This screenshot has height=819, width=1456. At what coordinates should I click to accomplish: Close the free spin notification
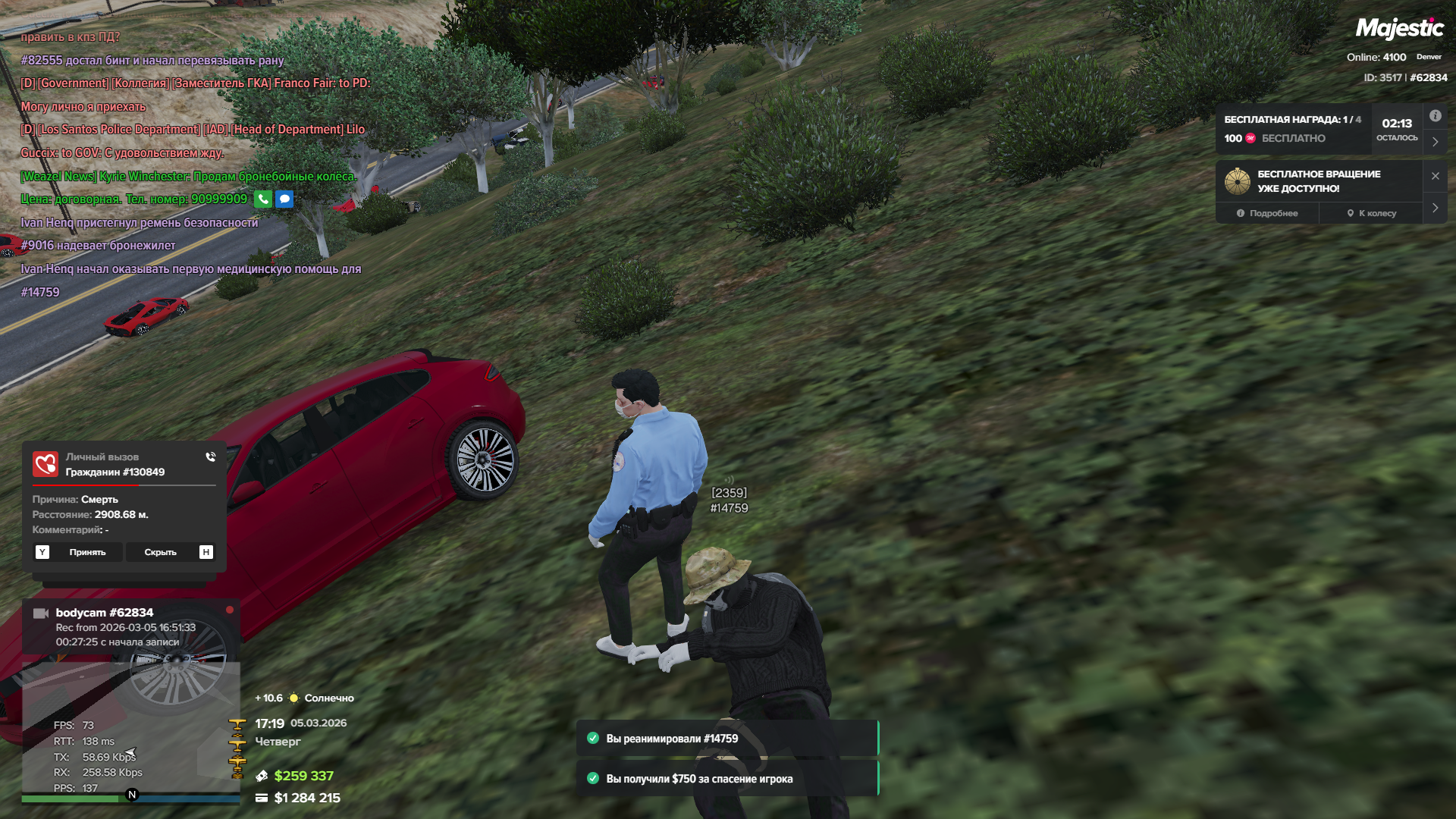pyautogui.click(x=1435, y=176)
